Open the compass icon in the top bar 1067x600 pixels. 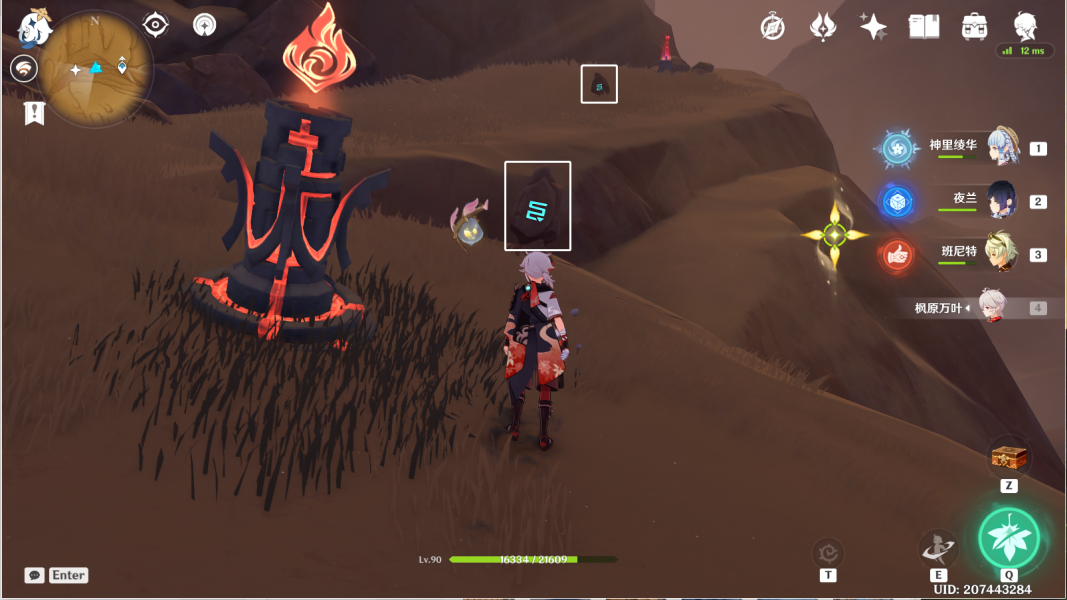point(772,27)
